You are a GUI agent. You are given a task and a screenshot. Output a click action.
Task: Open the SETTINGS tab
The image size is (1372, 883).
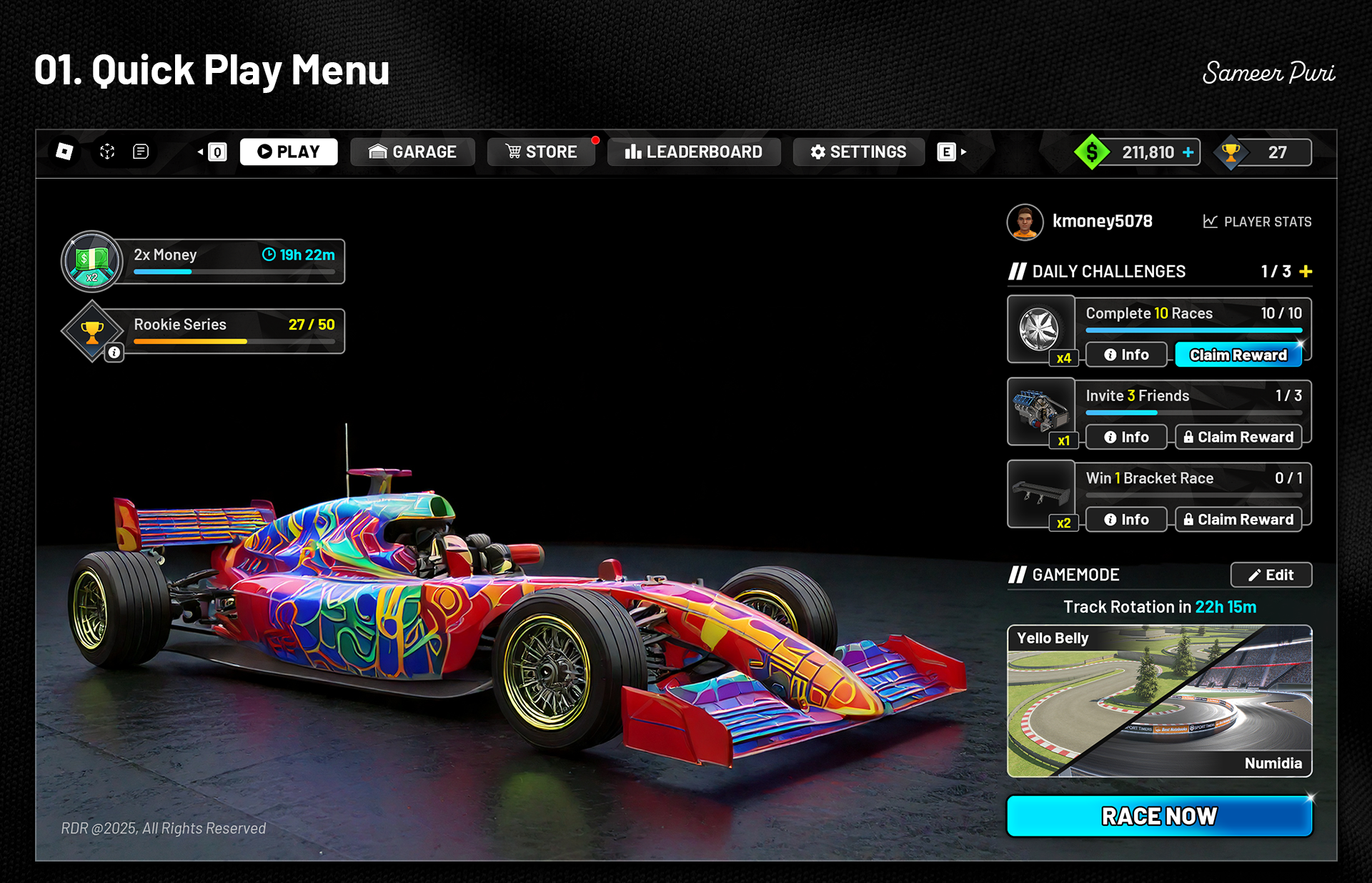tap(858, 152)
